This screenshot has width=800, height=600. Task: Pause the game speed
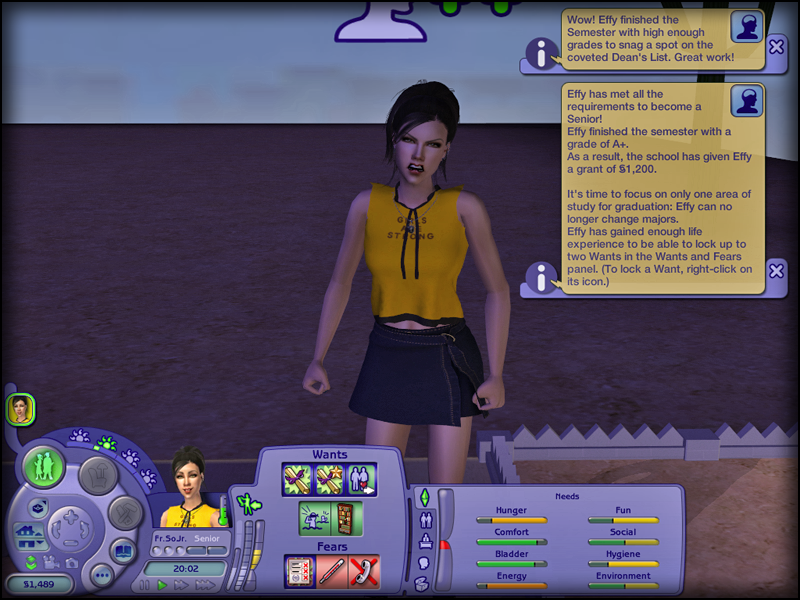pyautogui.click(x=144, y=585)
